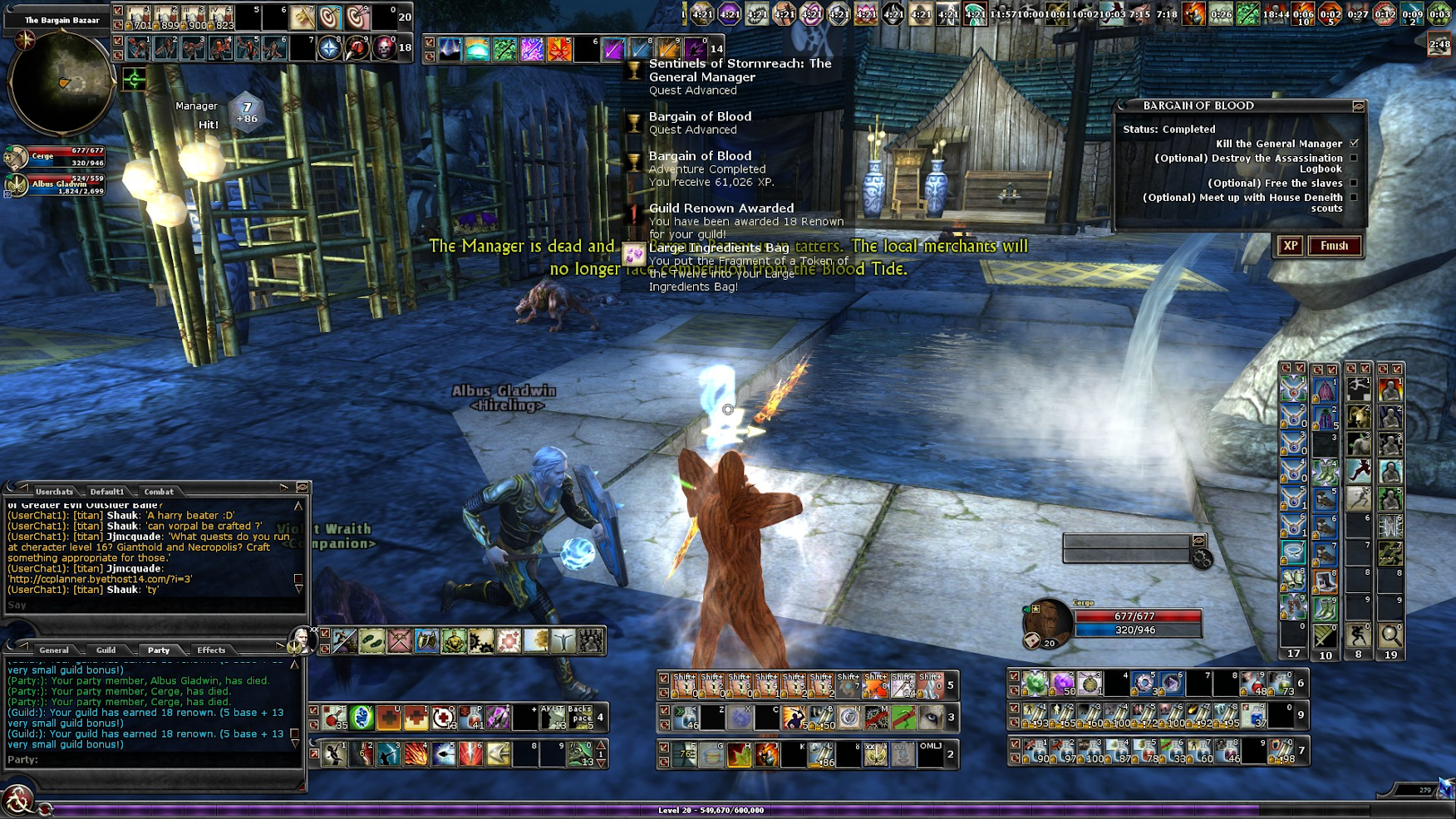The height and width of the screenshot is (819, 1456).
Task: Open the main menu emblem button
Action: (x=17, y=801)
